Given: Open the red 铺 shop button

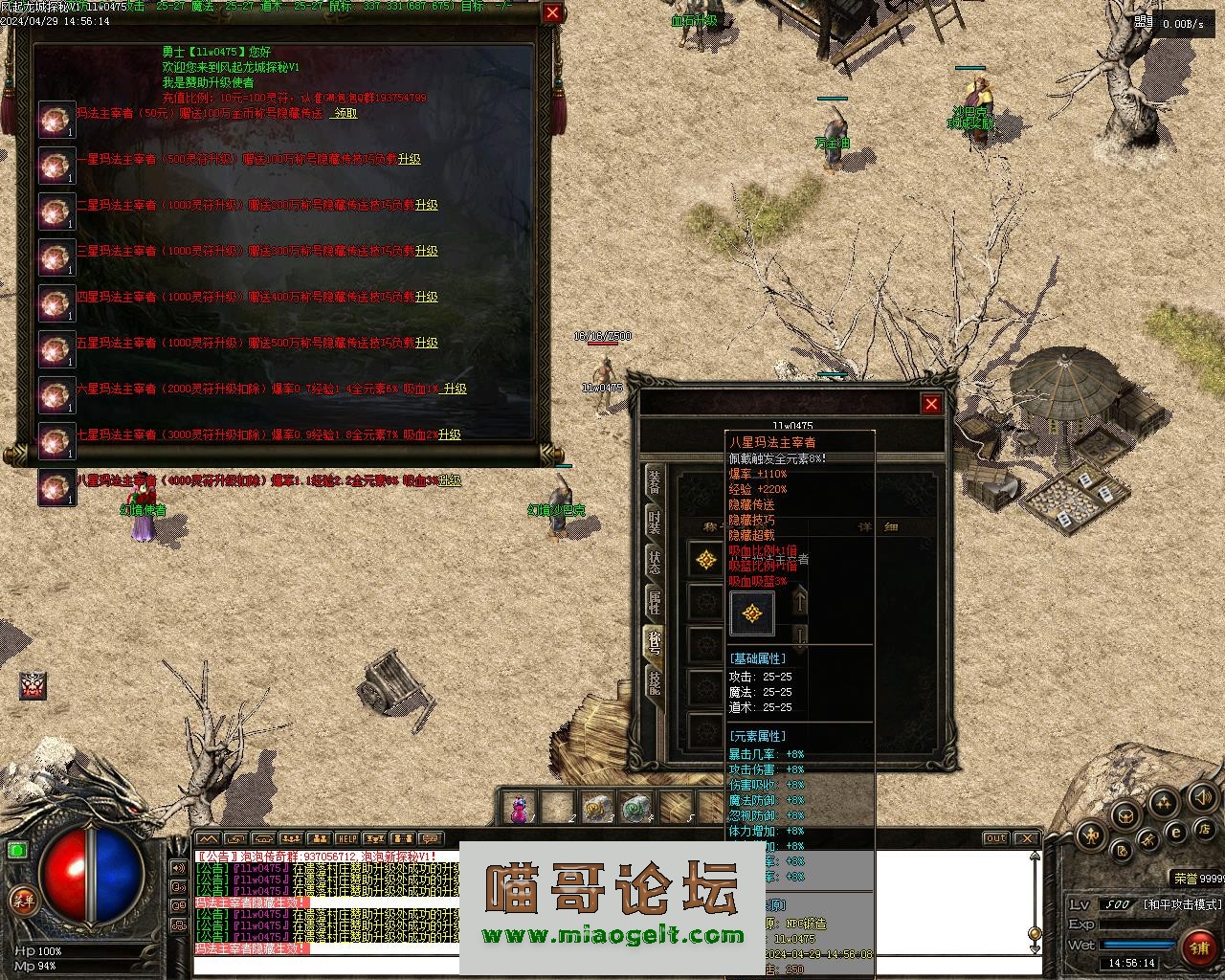Looking at the screenshot, I should [x=1199, y=947].
